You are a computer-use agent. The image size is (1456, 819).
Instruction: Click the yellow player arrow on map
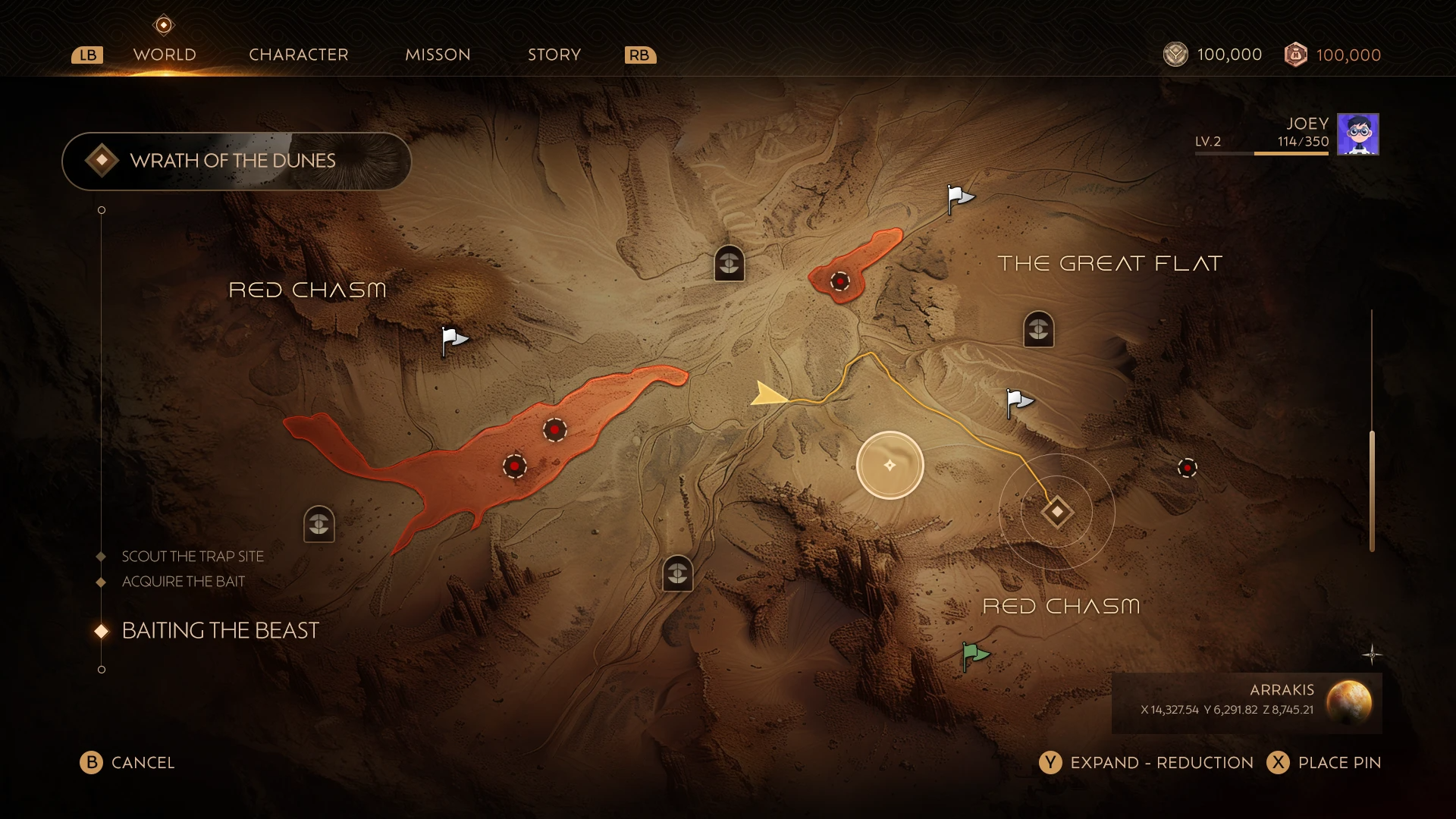coord(769,395)
